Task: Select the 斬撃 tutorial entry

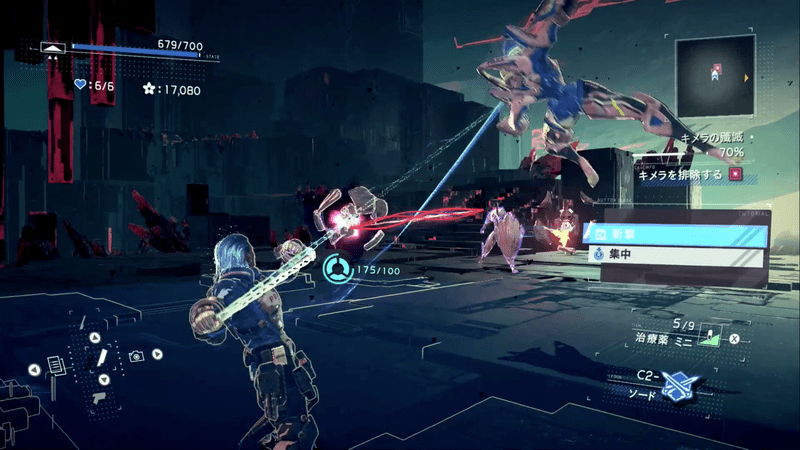Action: 675,234
